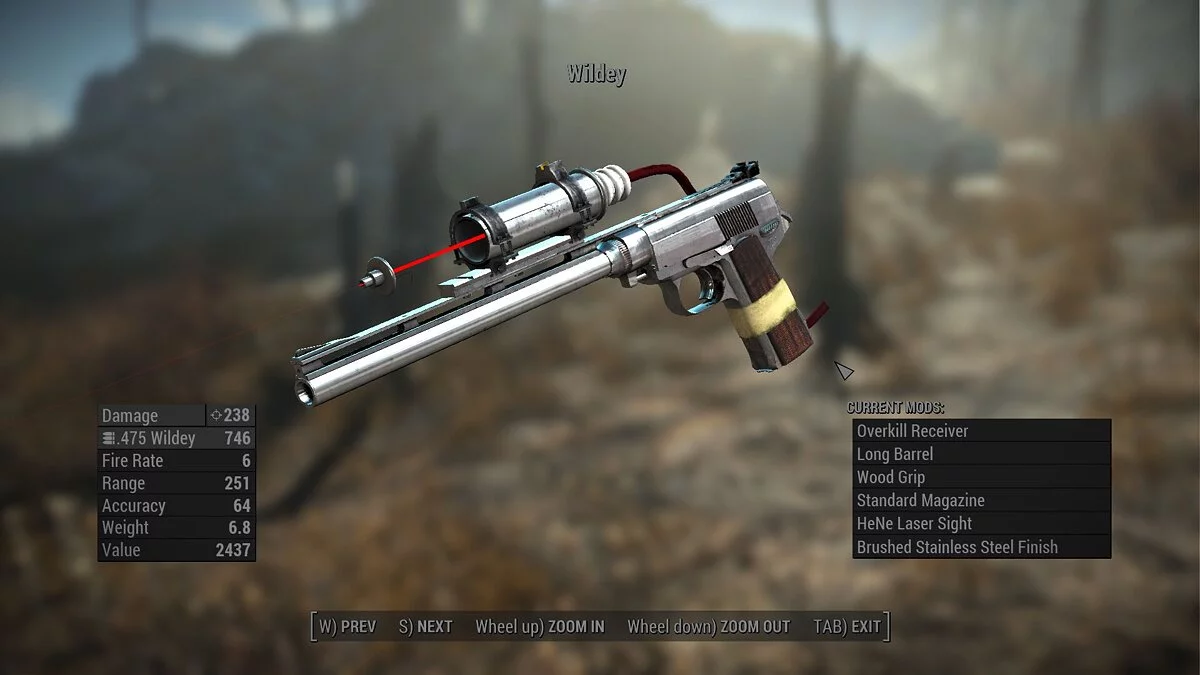Exit the weapon inspect view
Viewport: 1200px width, 675px height.
pos(848,627)
